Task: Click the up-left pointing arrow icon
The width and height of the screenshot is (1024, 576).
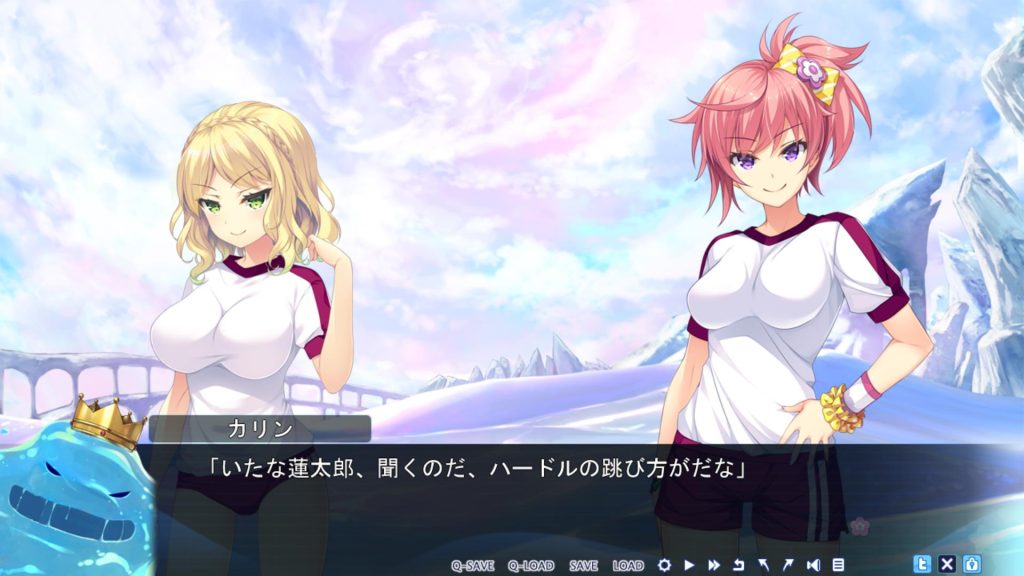Action: [764, 565]
